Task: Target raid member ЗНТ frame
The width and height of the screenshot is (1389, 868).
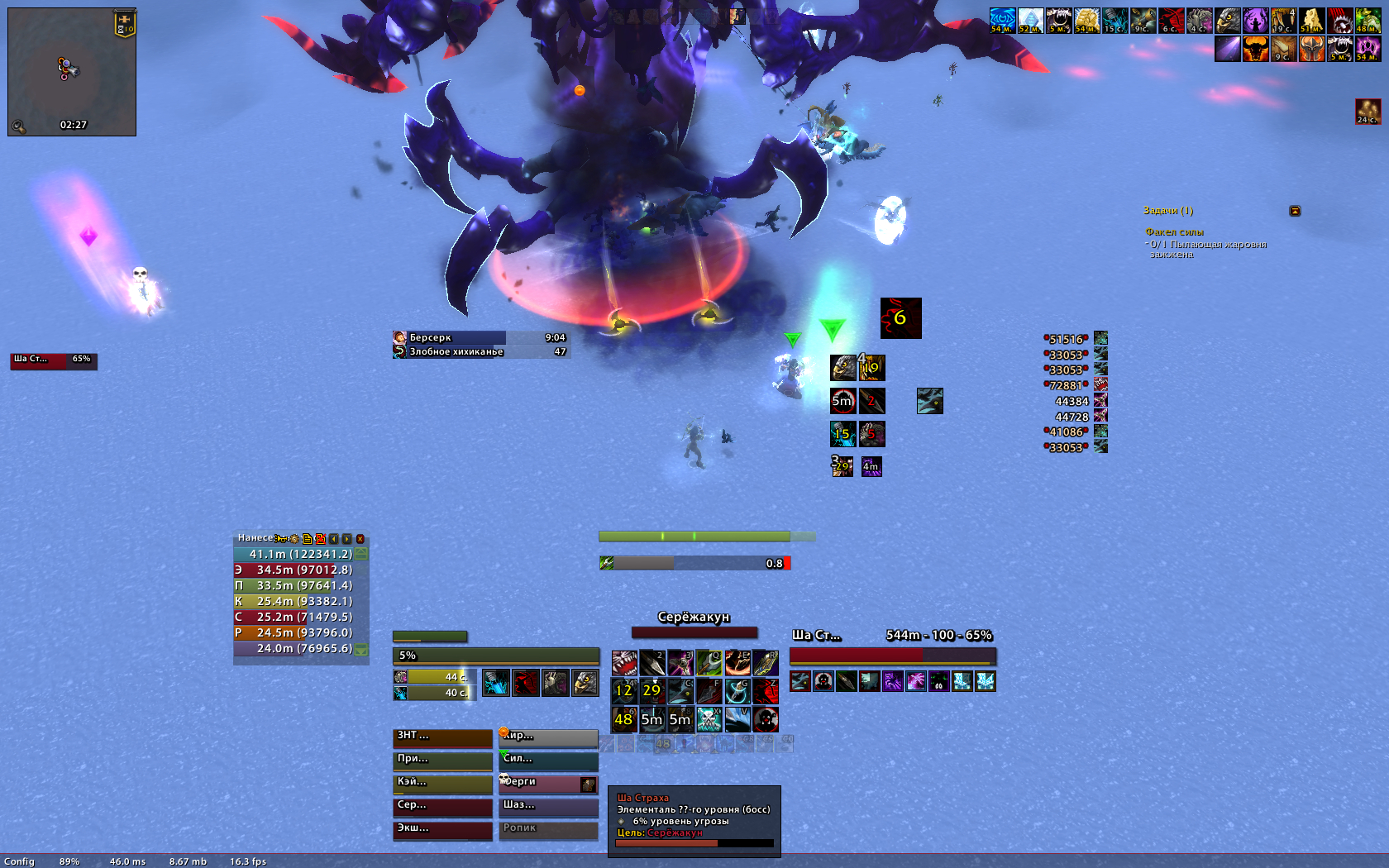Action: [442, 737]
